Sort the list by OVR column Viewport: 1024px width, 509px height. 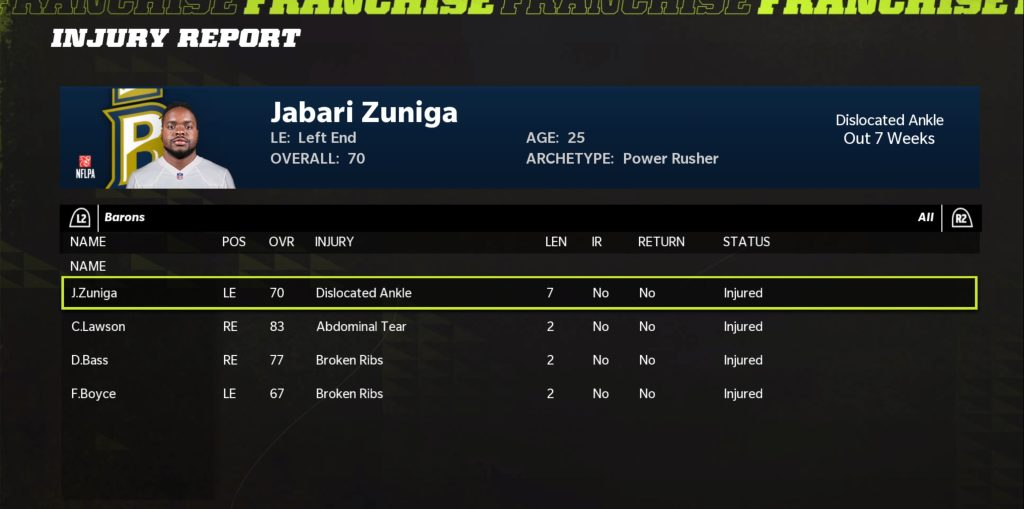(x=281, y=242)
